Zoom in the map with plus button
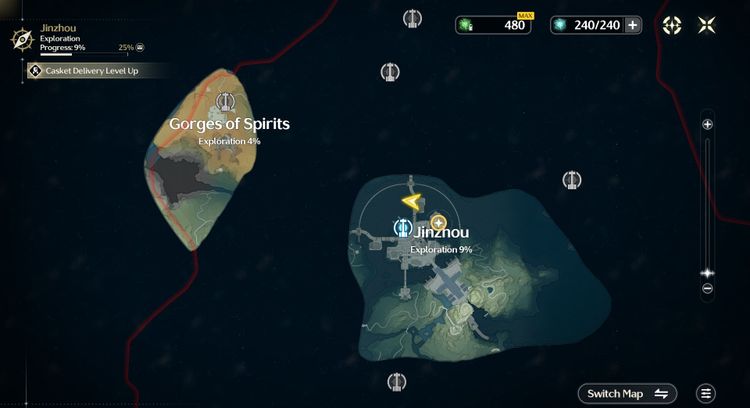The height and width of the screenshot is (408, 750). pyautogui.click(x=707, y=124)
